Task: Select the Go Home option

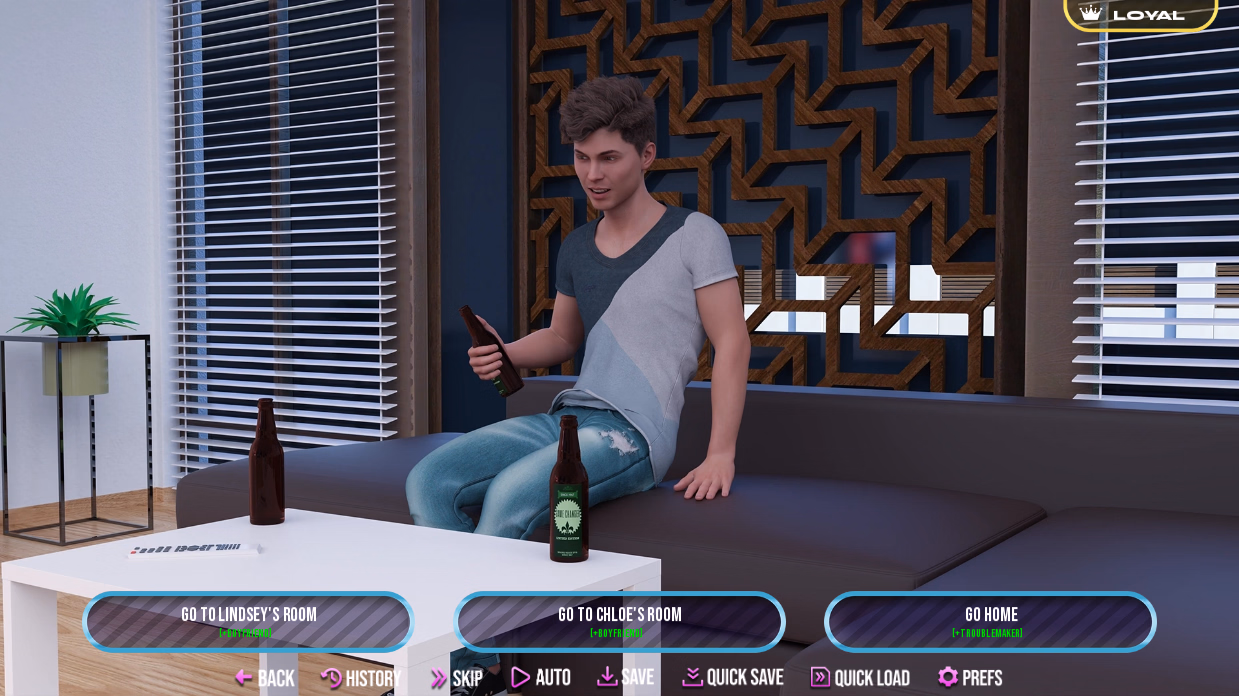Action: [990, 621]
